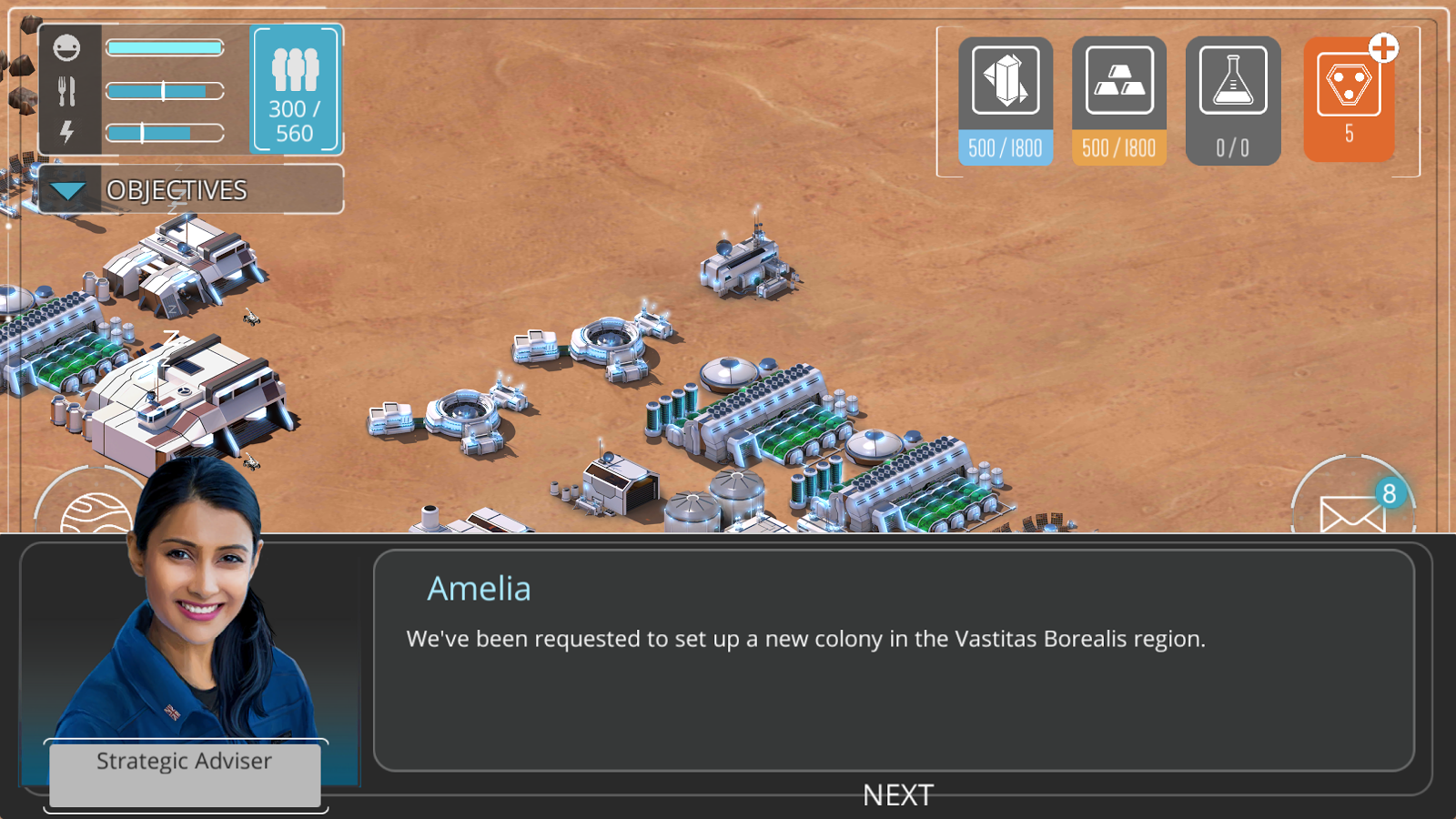The width and height of the screenshot is (1456, 819).
Task: Open the research flask resource panel
Action: tap(1233, 100)
